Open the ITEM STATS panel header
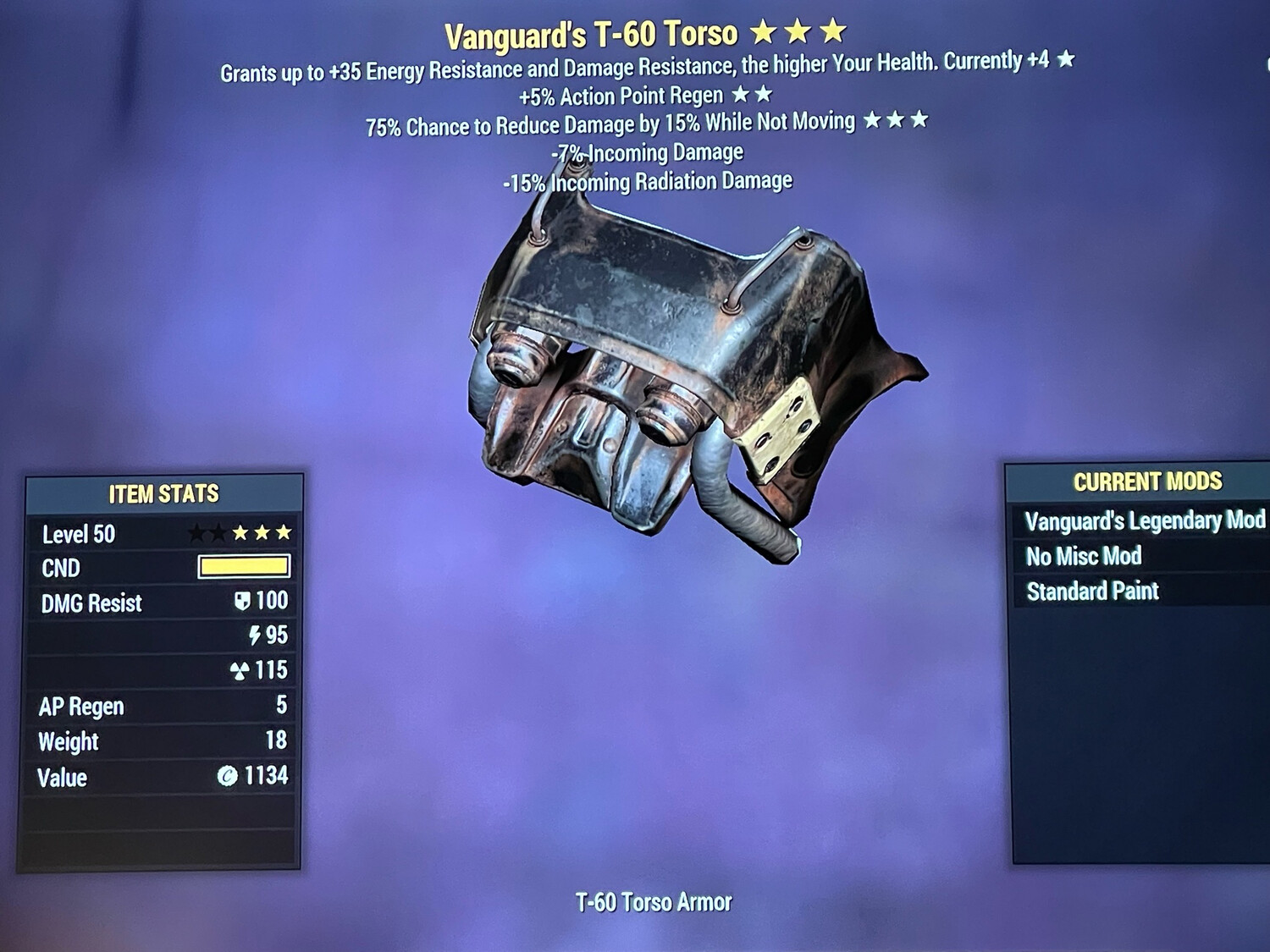 [x=163, y=493]
